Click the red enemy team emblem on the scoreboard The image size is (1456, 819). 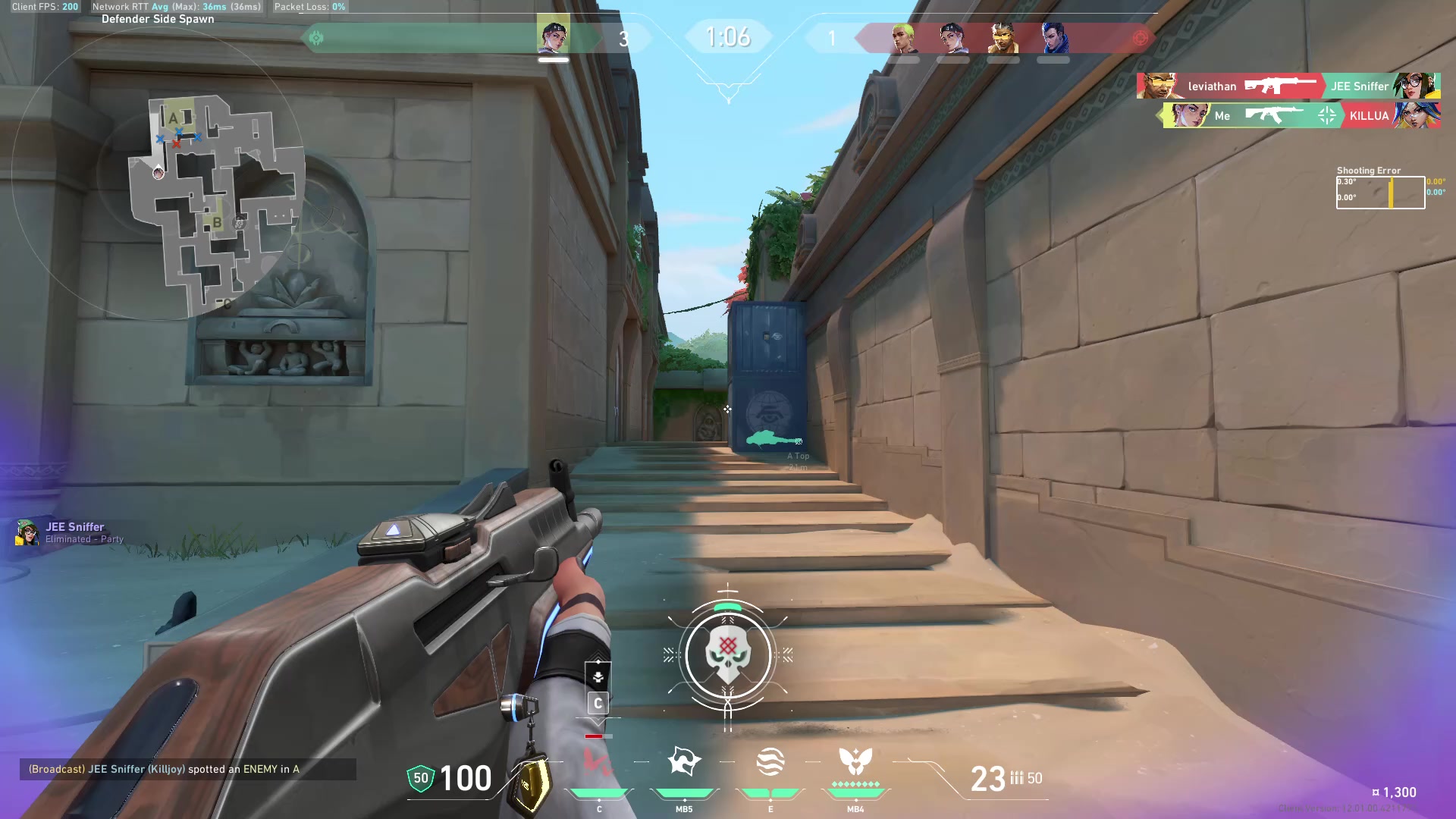1141,37
